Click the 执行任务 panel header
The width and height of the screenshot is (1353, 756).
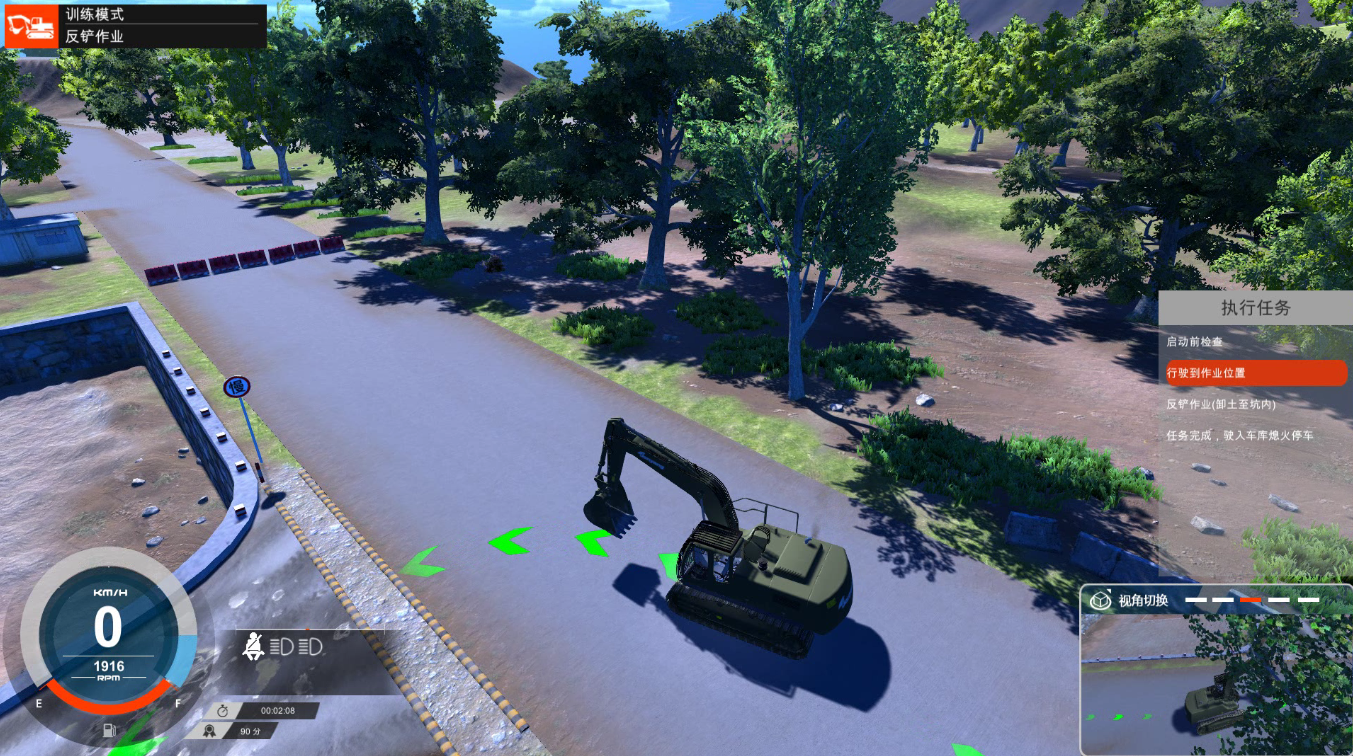point(1255,308)
